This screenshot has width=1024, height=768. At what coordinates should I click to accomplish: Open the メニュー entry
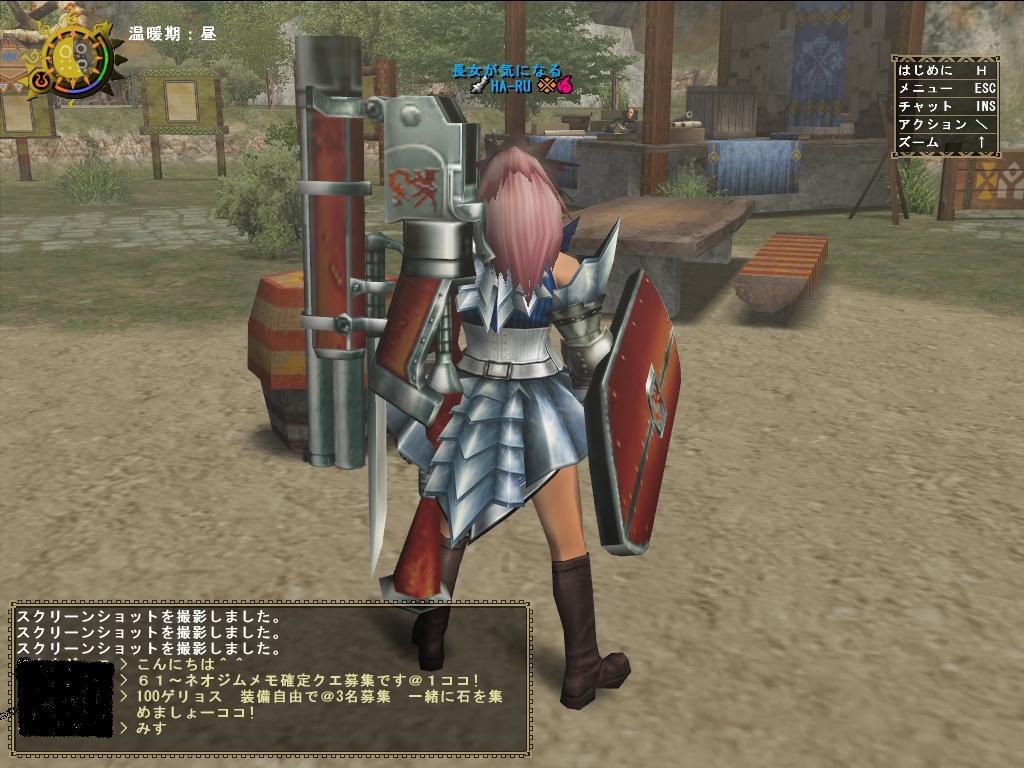pos(944,88)
